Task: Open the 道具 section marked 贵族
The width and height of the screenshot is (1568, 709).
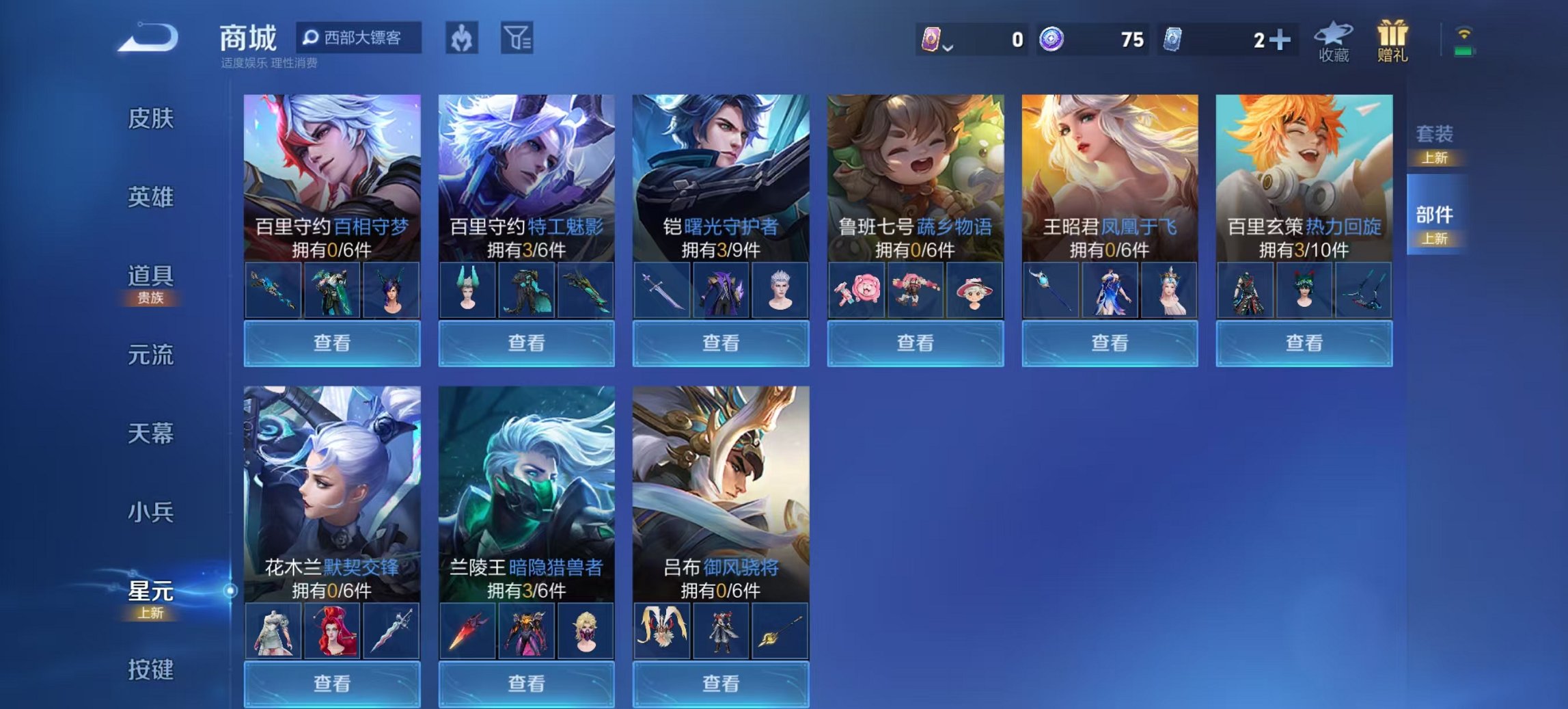Action: [x=152, y=279]
